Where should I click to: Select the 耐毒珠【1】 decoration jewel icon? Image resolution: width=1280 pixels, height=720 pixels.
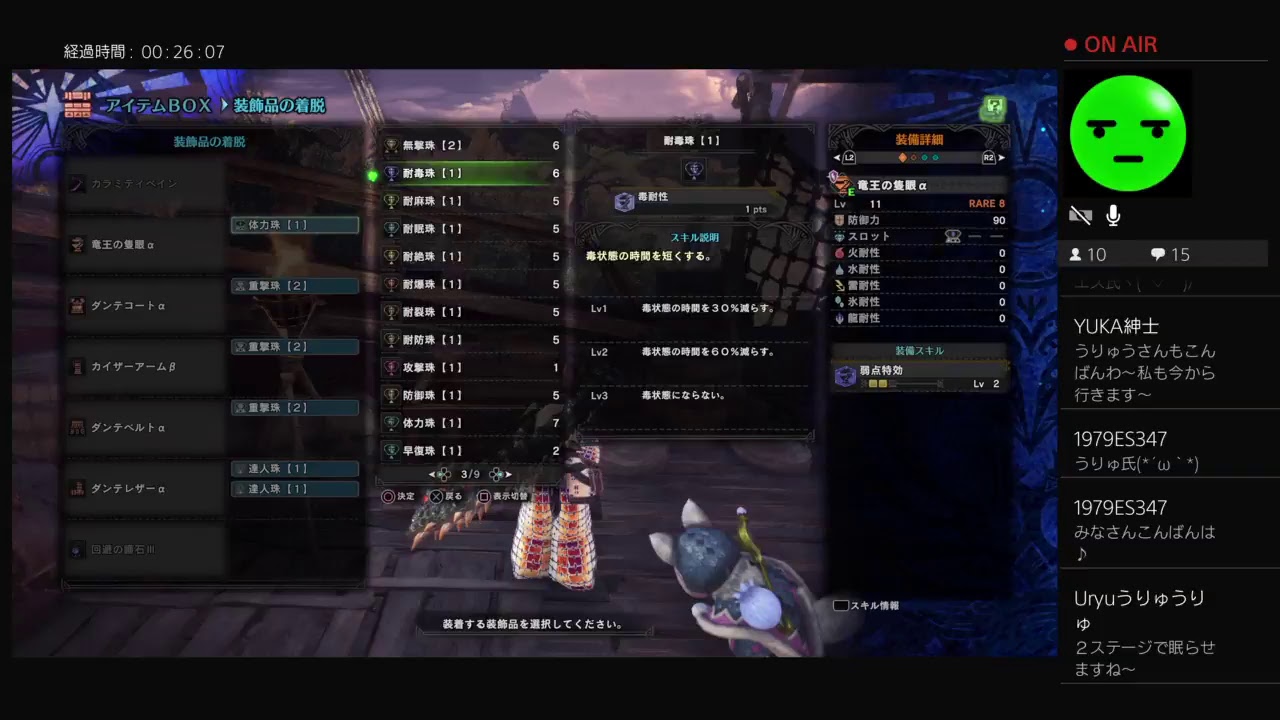(390, 173)
